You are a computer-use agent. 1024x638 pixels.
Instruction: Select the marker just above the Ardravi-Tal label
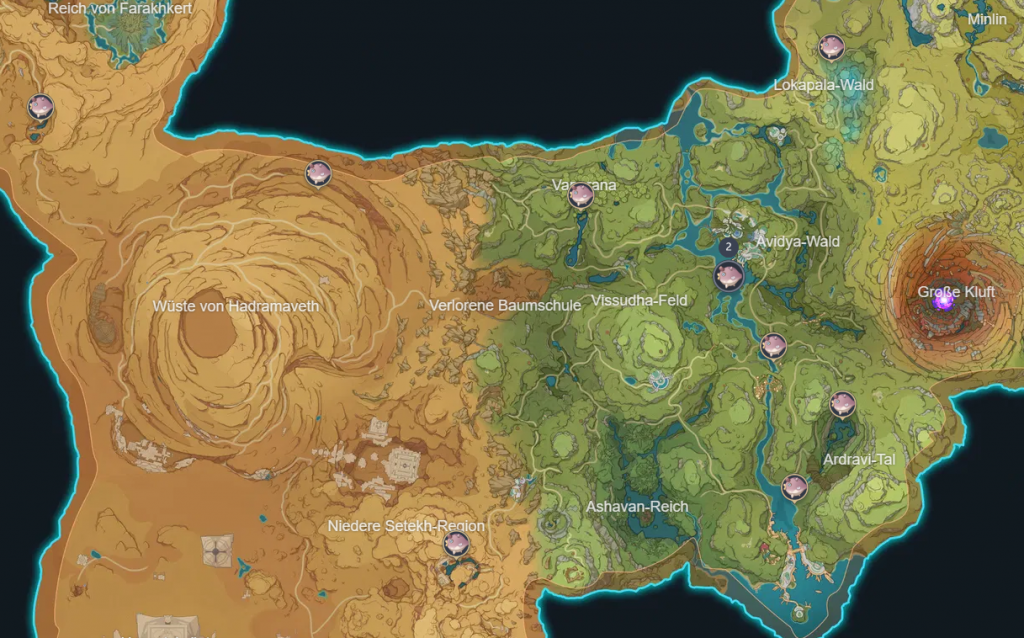843,404
